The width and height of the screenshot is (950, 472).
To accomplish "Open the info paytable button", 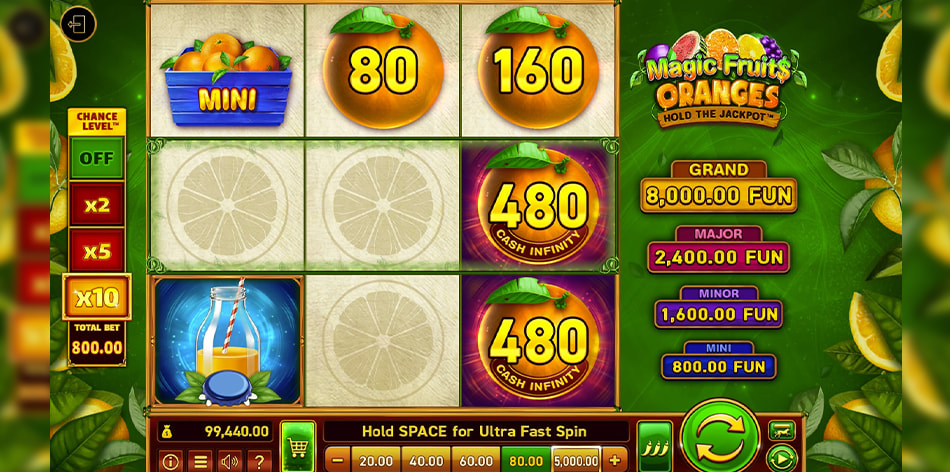I will click(x=170, y=461).
